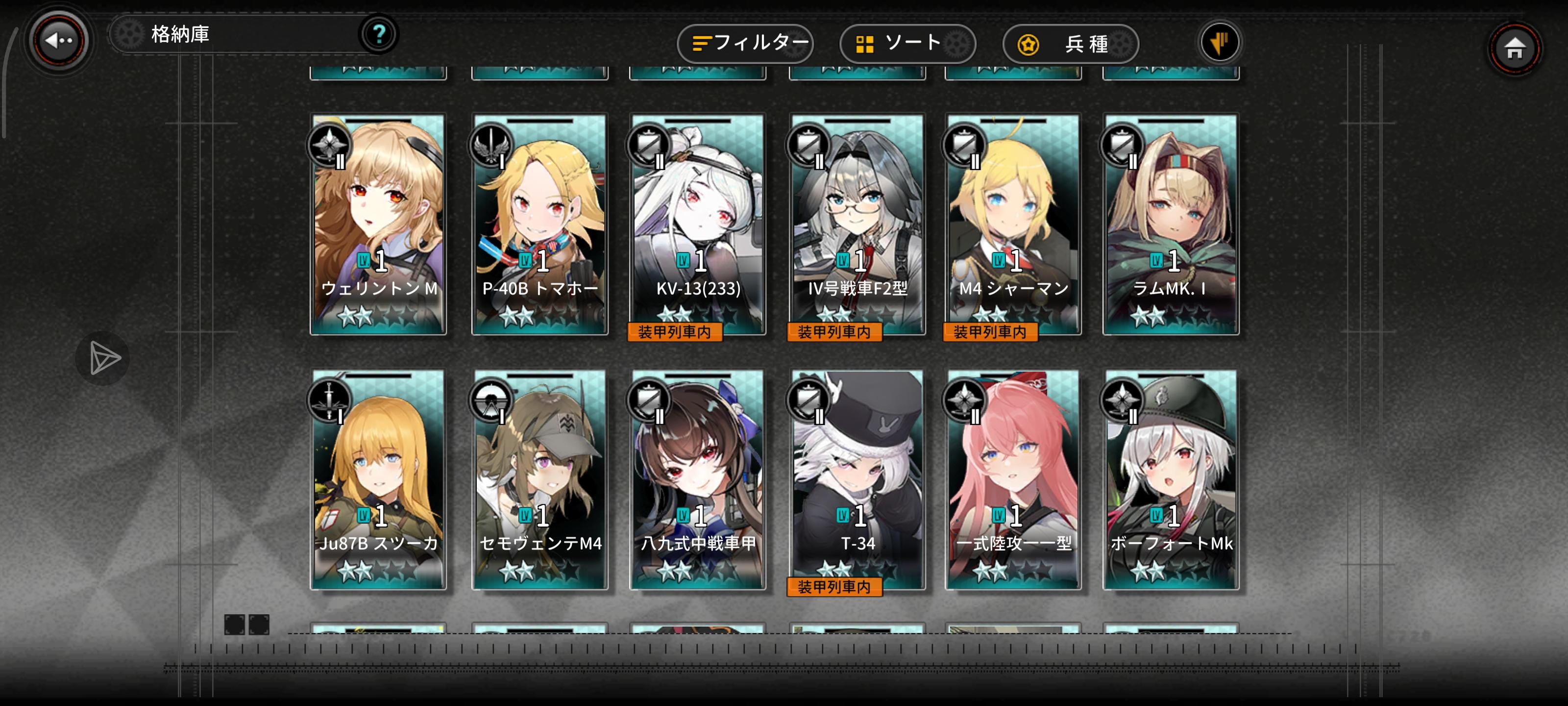1568x706 pixels.
Task: Open the yellow flag marker icon near 兵種
Action: [x=1220, y=43]
